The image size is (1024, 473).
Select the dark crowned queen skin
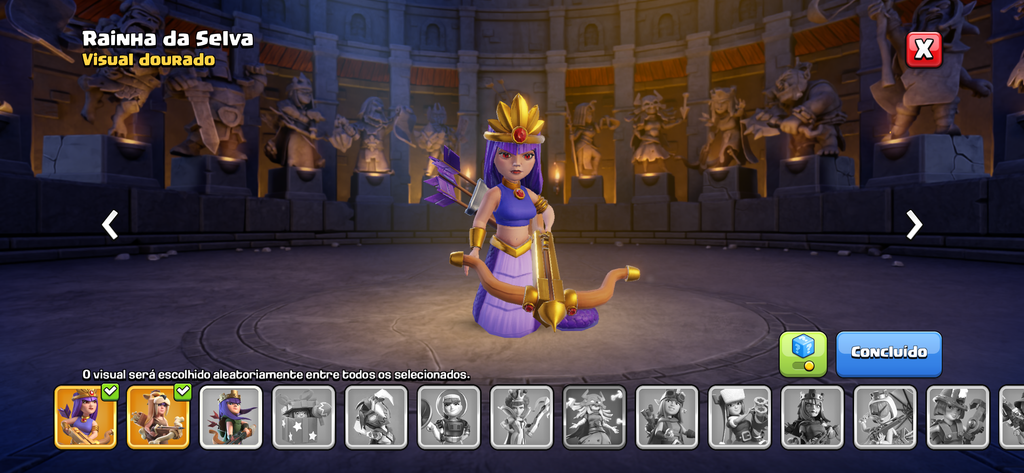tap(812, 416)
